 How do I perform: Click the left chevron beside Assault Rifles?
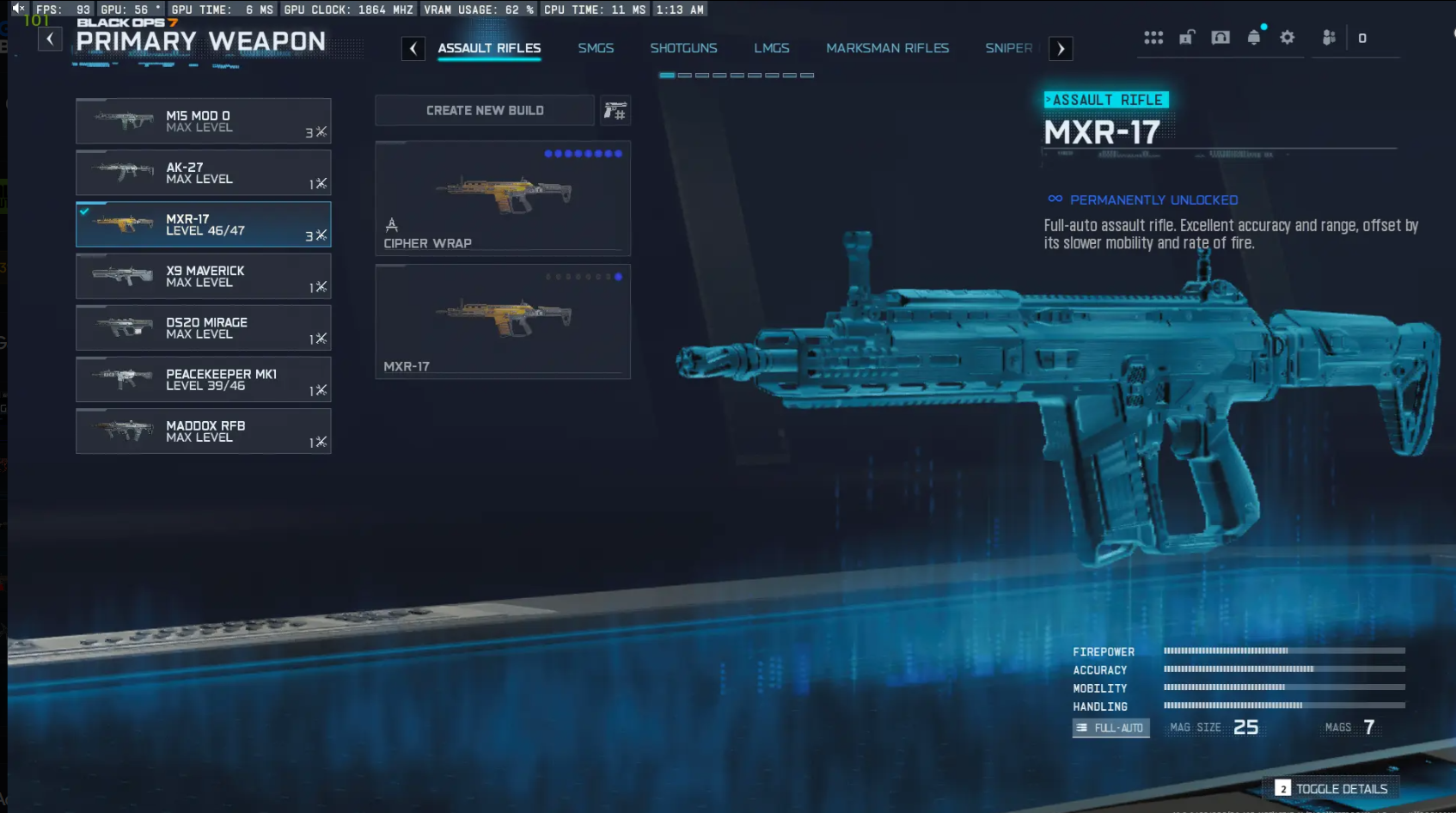tap(413, 48)
